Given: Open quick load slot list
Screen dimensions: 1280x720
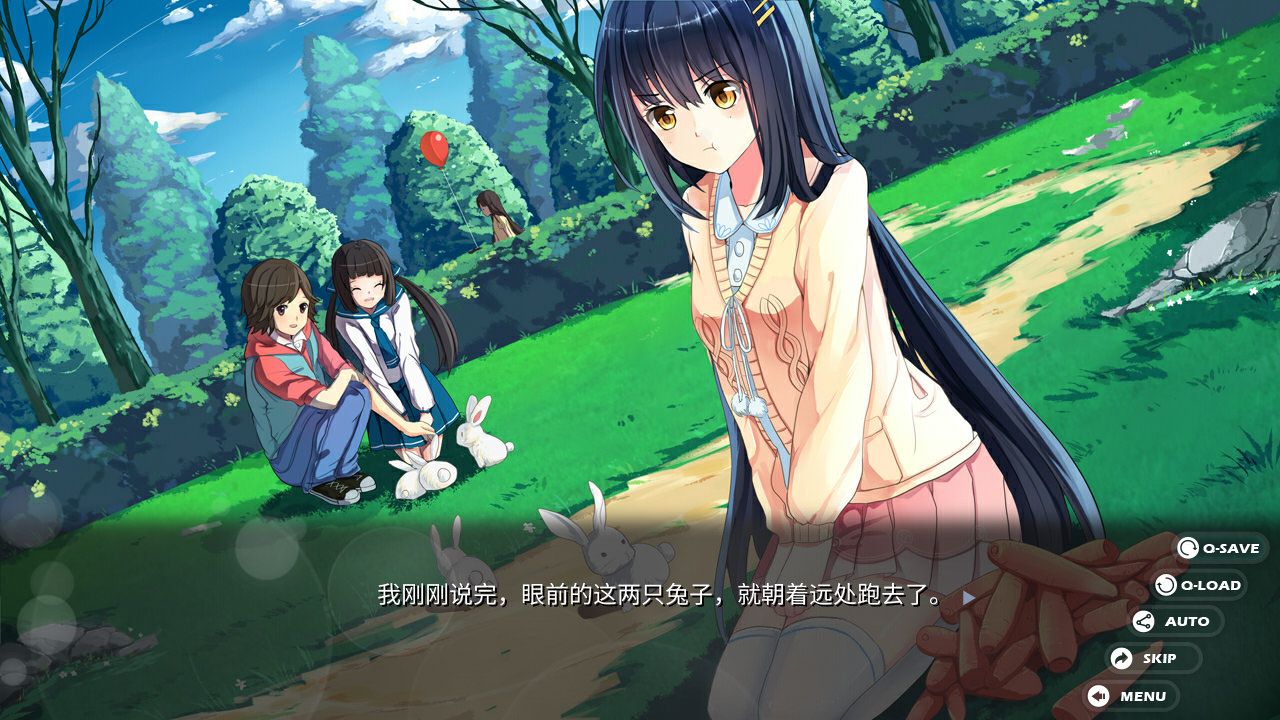Looking at the screenshot, I should tap(1200, 585).
